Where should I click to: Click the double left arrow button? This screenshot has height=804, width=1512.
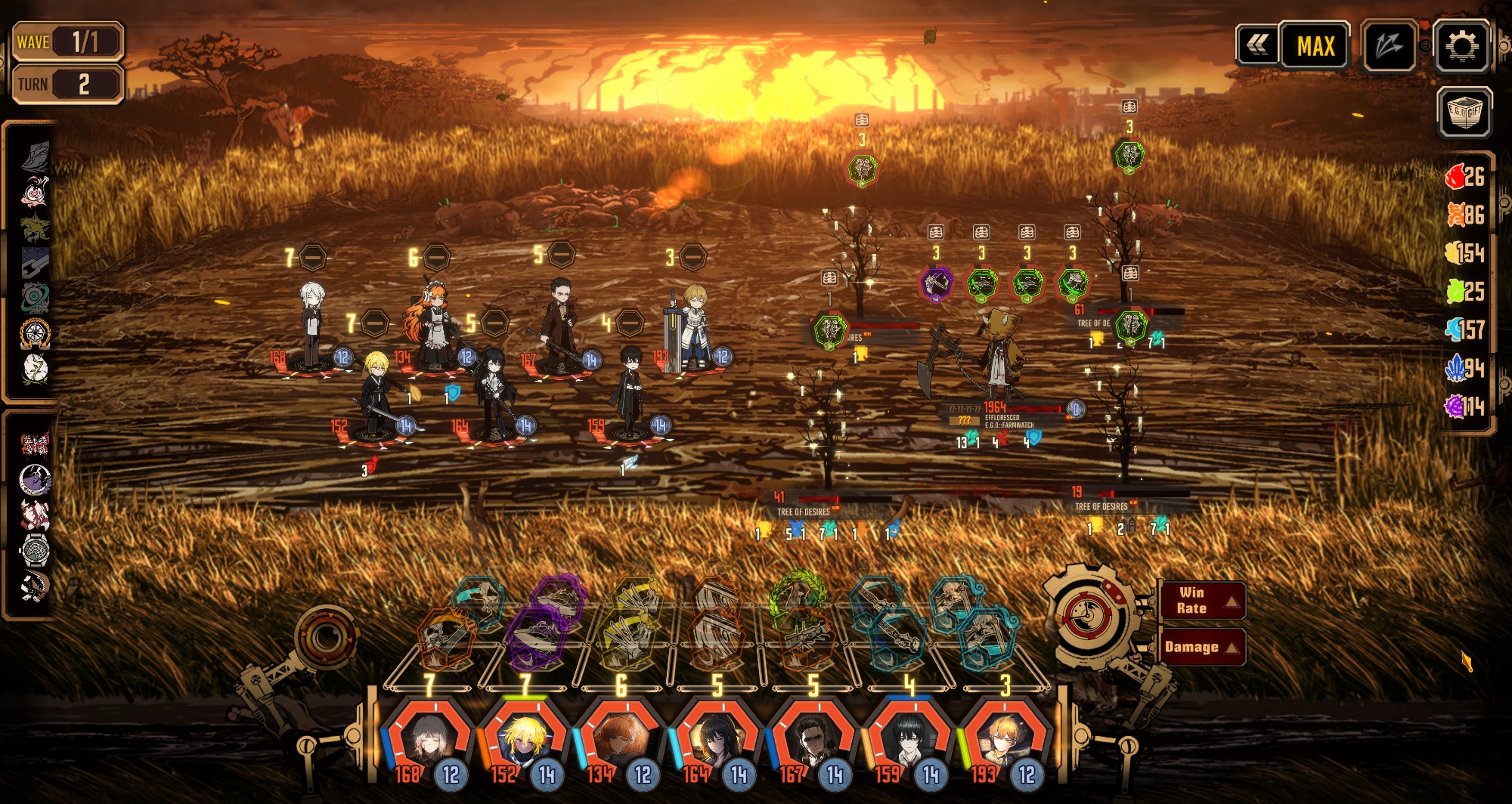1256,45
